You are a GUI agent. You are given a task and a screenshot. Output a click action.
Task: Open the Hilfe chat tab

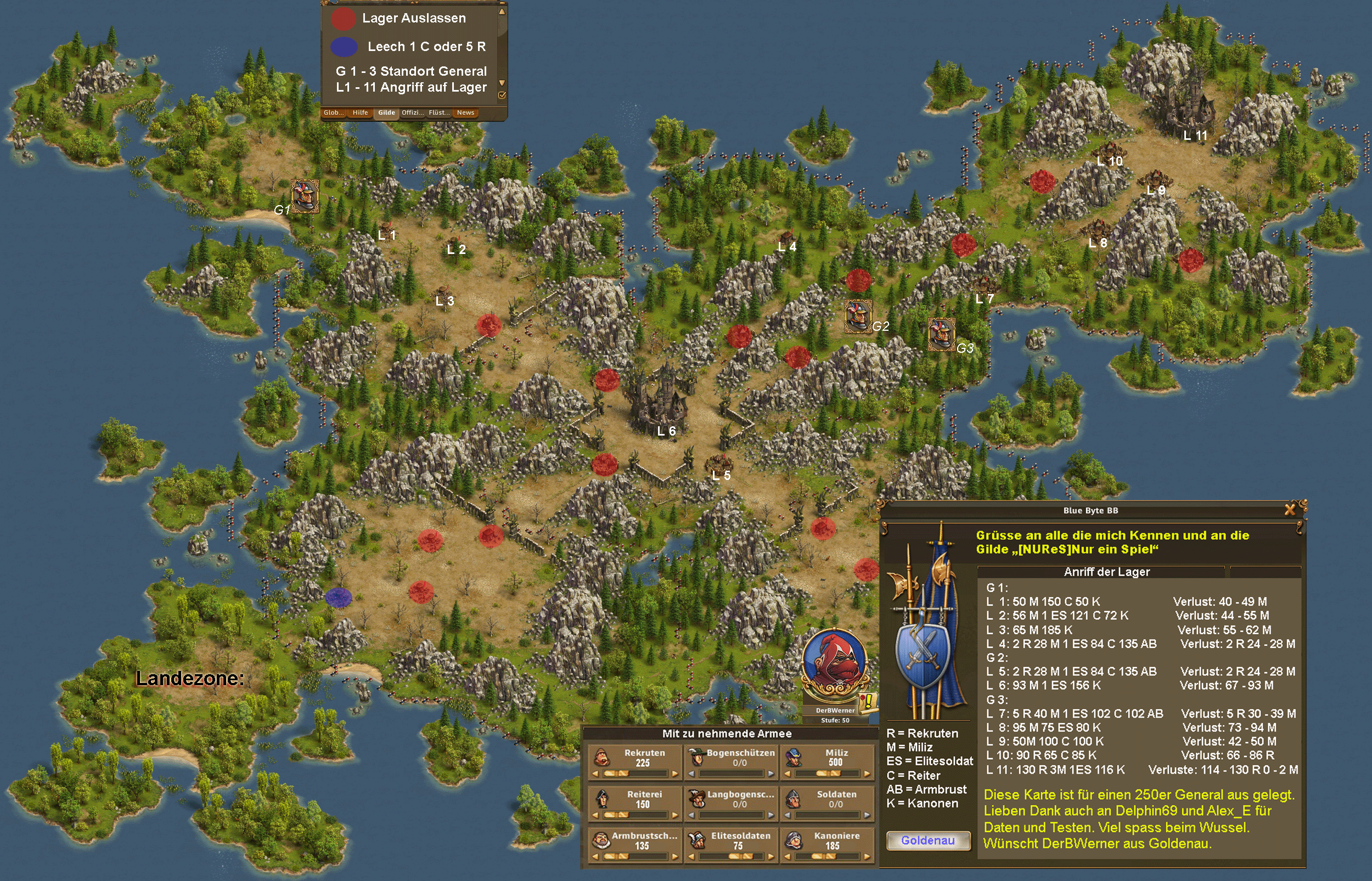[360, 112]
